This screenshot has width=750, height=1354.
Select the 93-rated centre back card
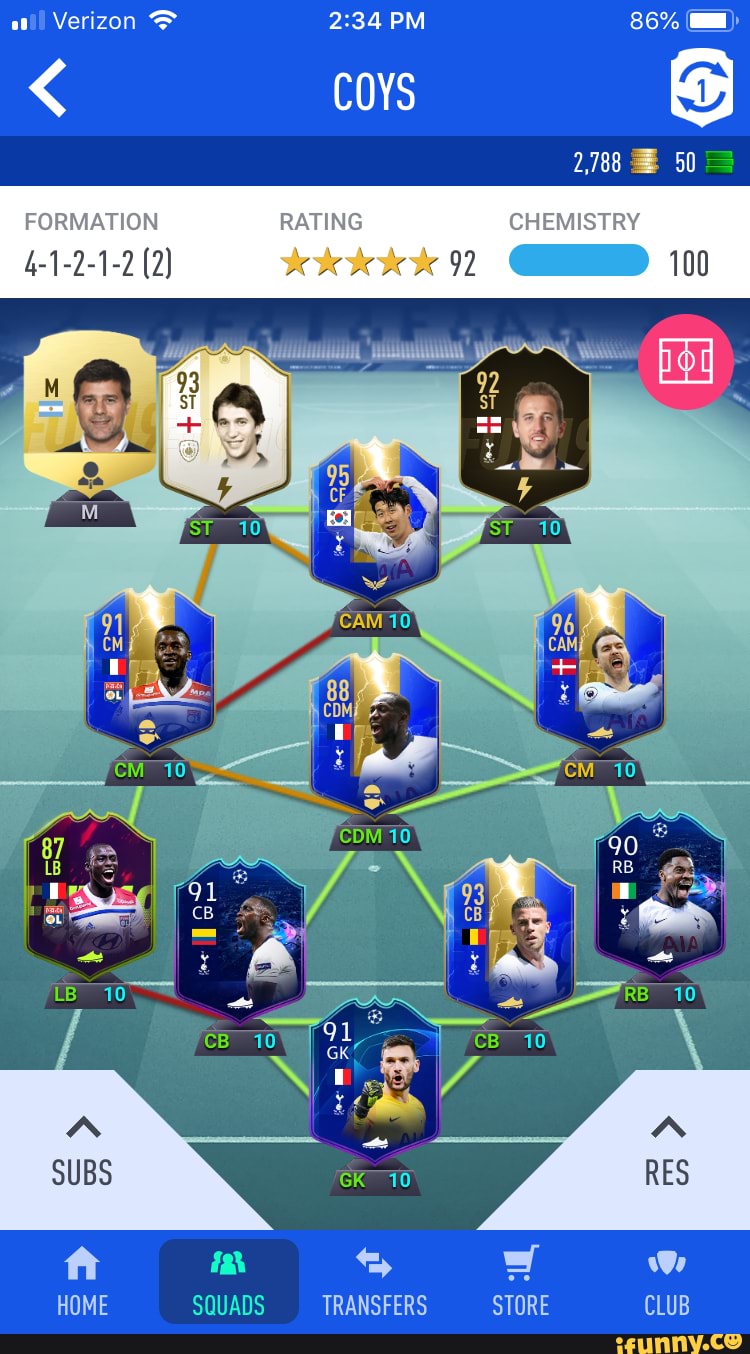point(509,940)
